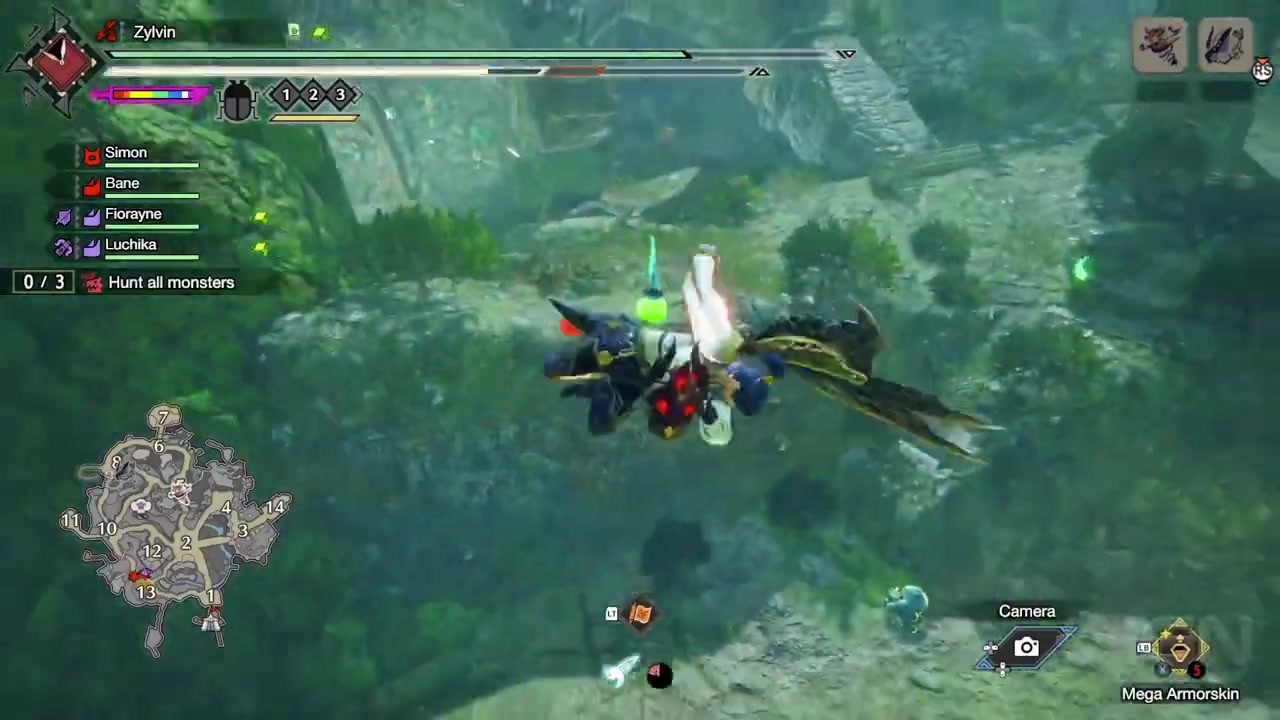The width and height of the screenshot is (1280, 720).
Task: Click the monster head icon next to Hunt all monsters
Action: 93,283
